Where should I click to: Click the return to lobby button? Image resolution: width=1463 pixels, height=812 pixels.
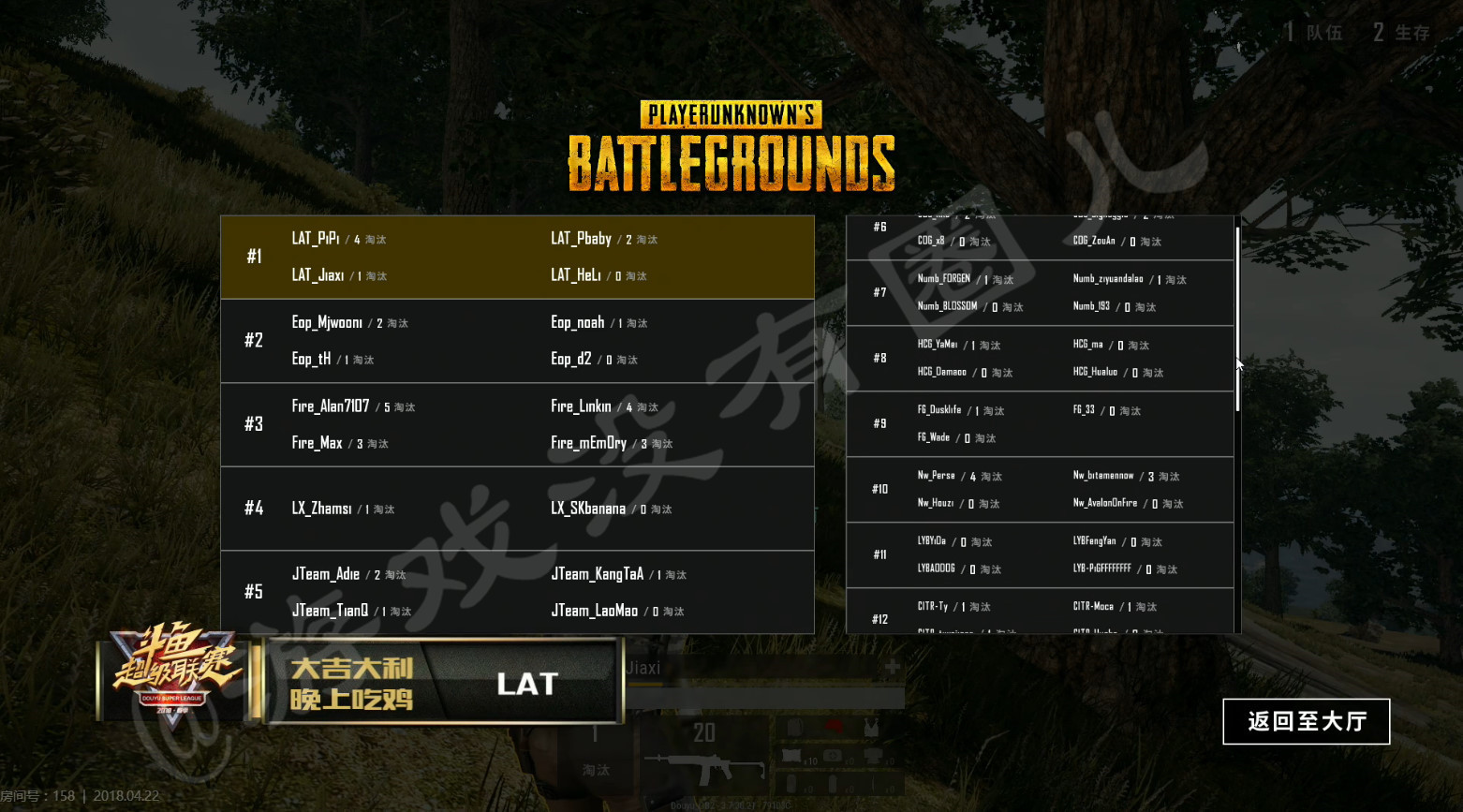pyautogui.click(x=1306, y=721)
